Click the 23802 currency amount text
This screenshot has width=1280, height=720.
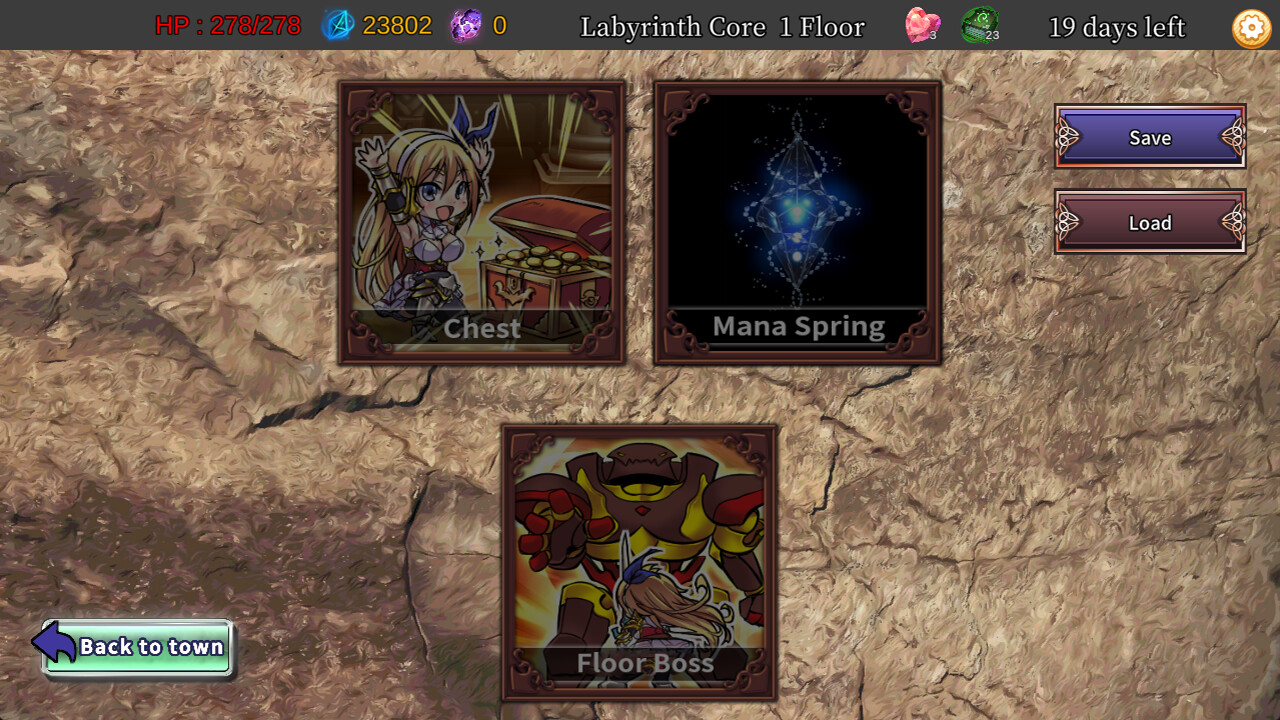click(399, 26)
